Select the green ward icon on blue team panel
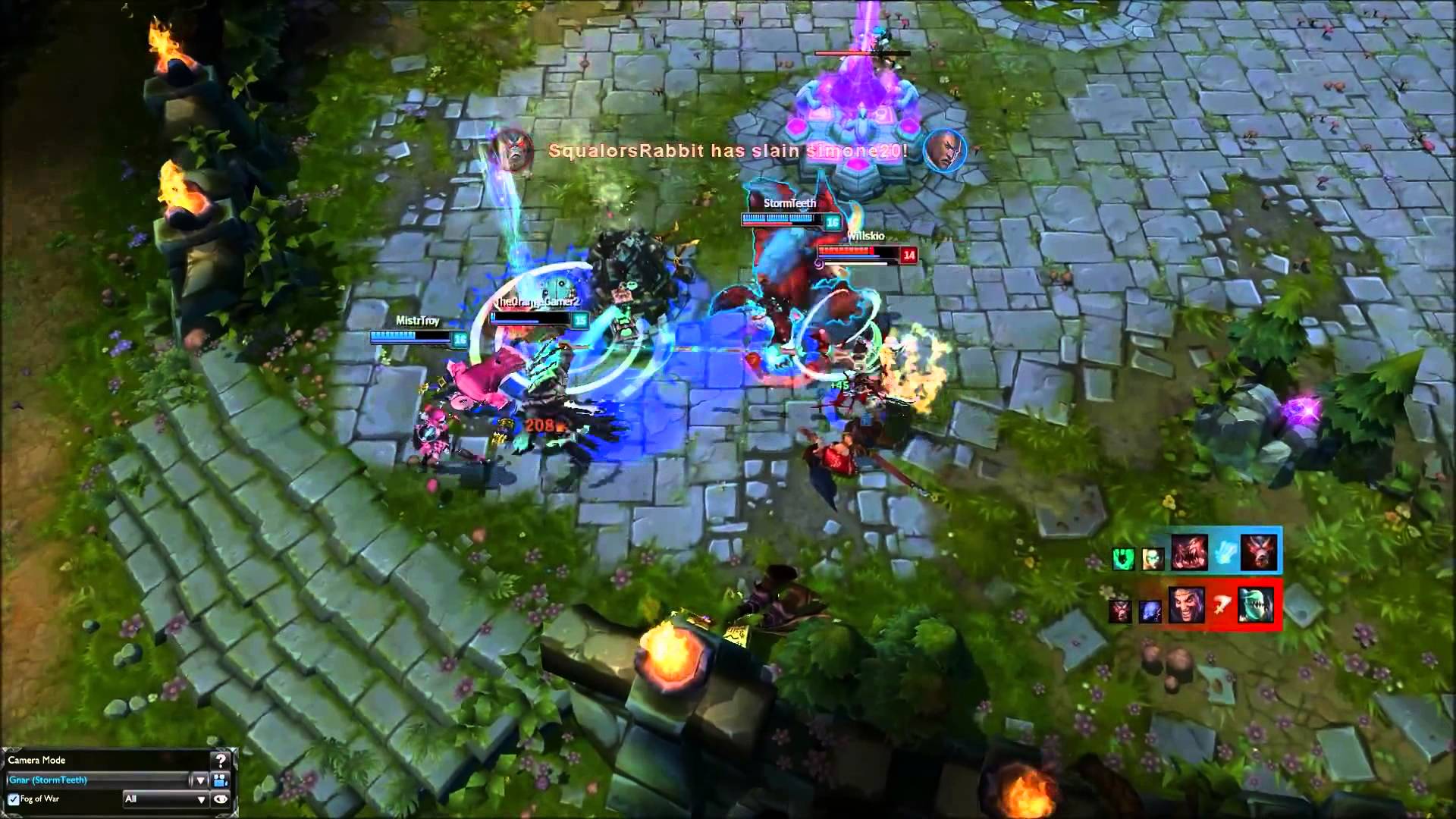The width and height of the screenshot is (1456, 819). click(1123, 559)
